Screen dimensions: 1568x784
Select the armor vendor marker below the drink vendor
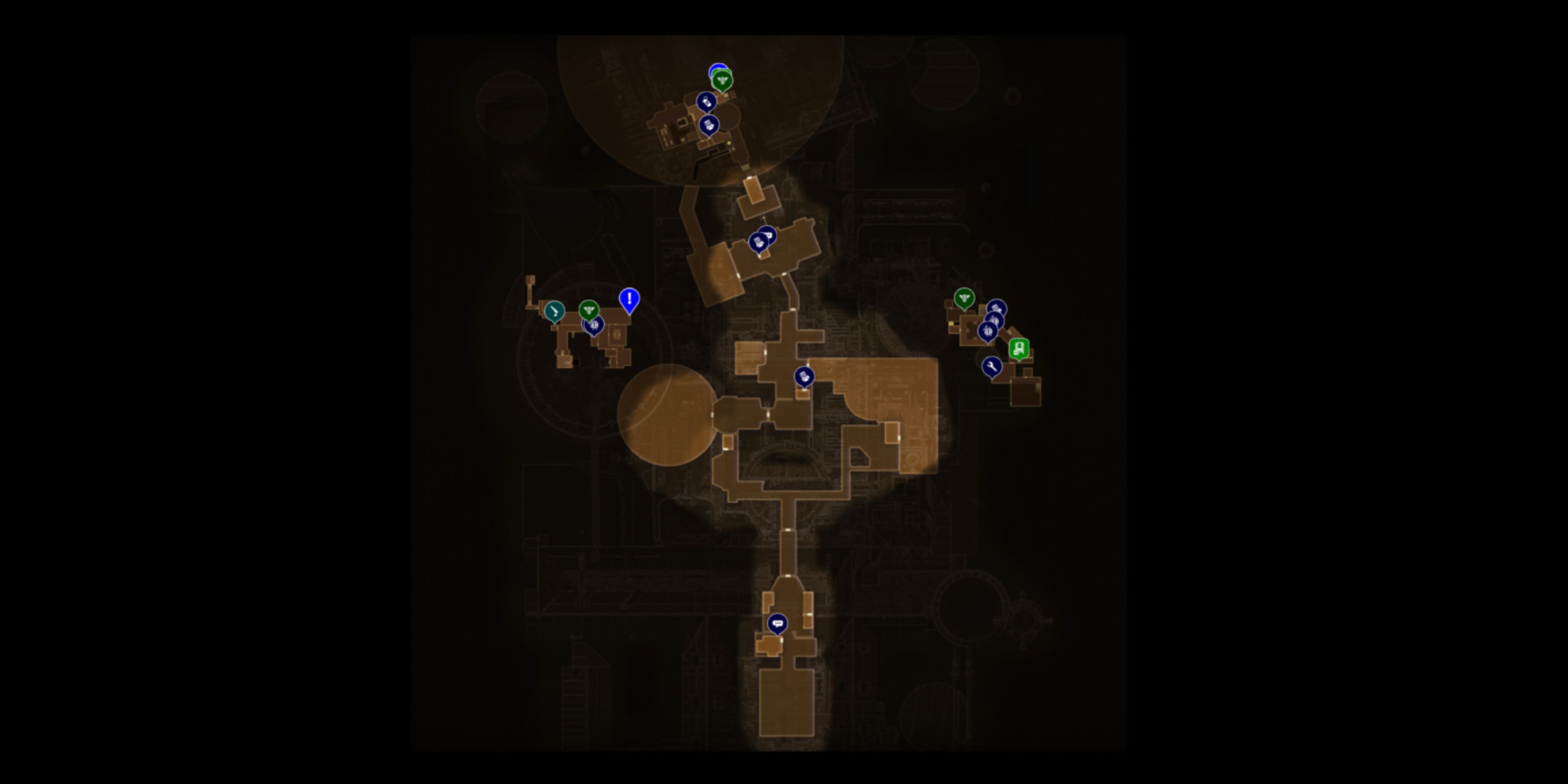pyautogui.click(x=707, y=125)
